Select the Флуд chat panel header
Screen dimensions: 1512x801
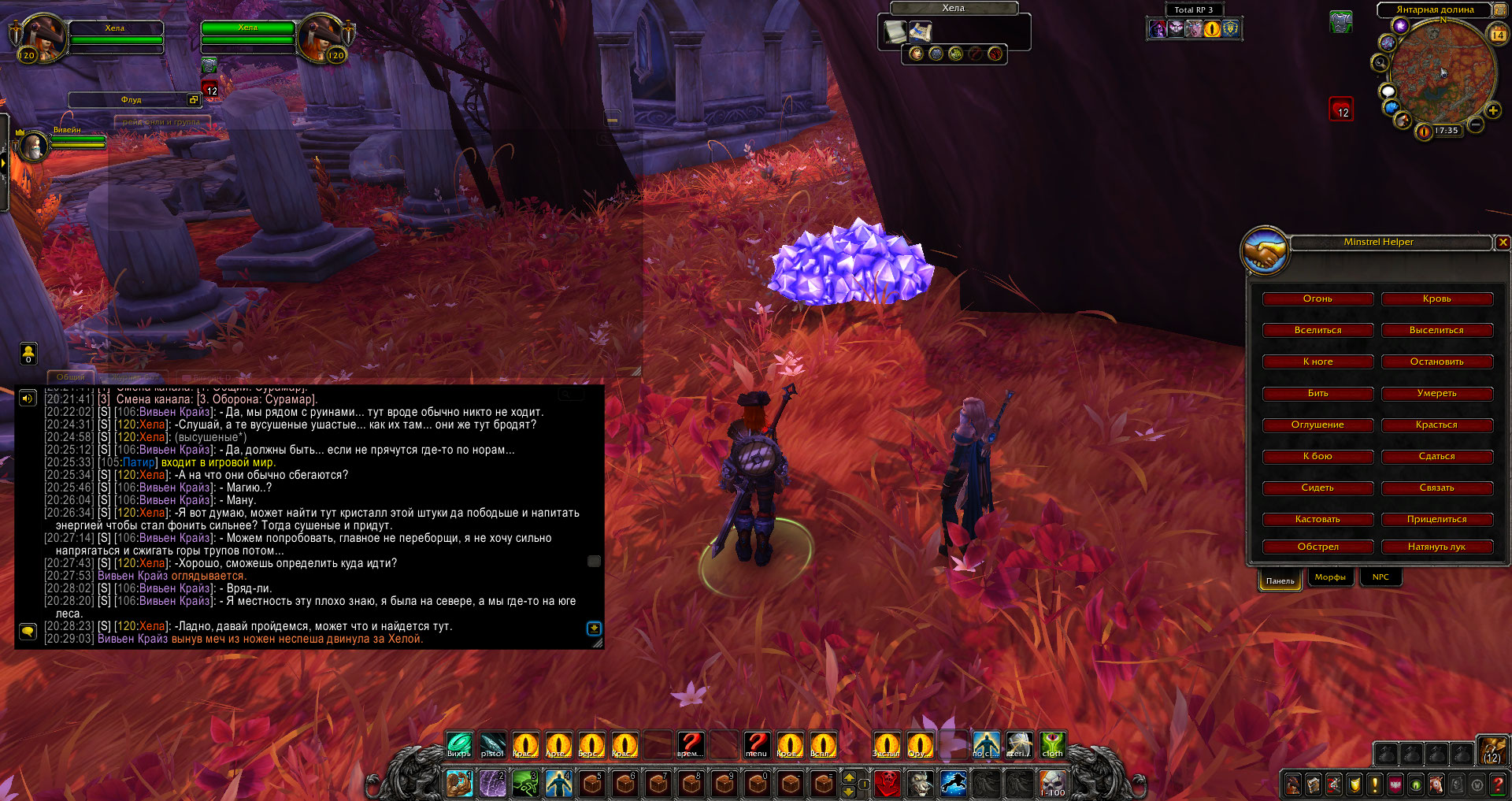131,100
